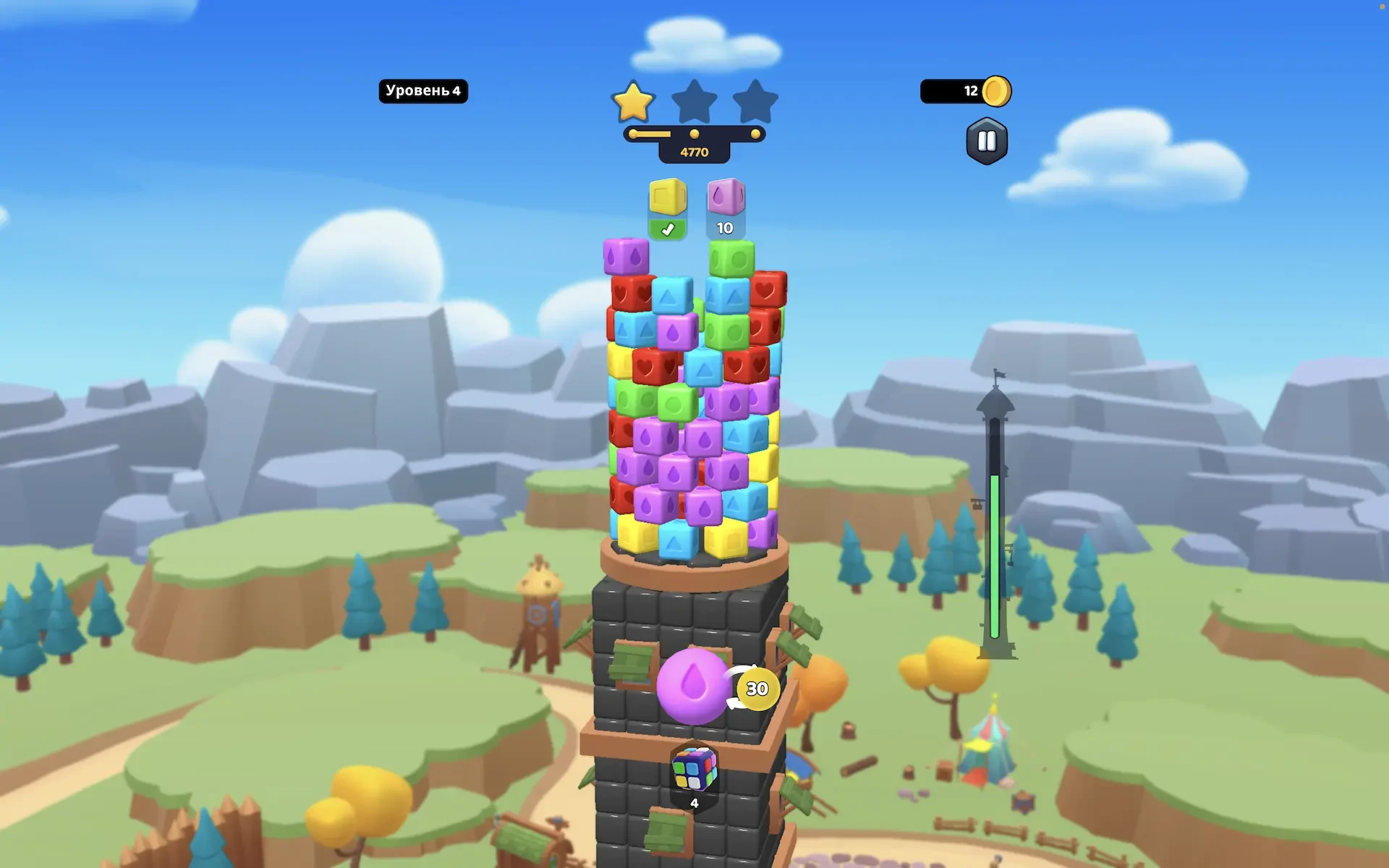This screenshot has width=1389, height=868.
Task: Shoot the topmost purple droplet cube
Action: pyautogui.click(x=626, y=256)
